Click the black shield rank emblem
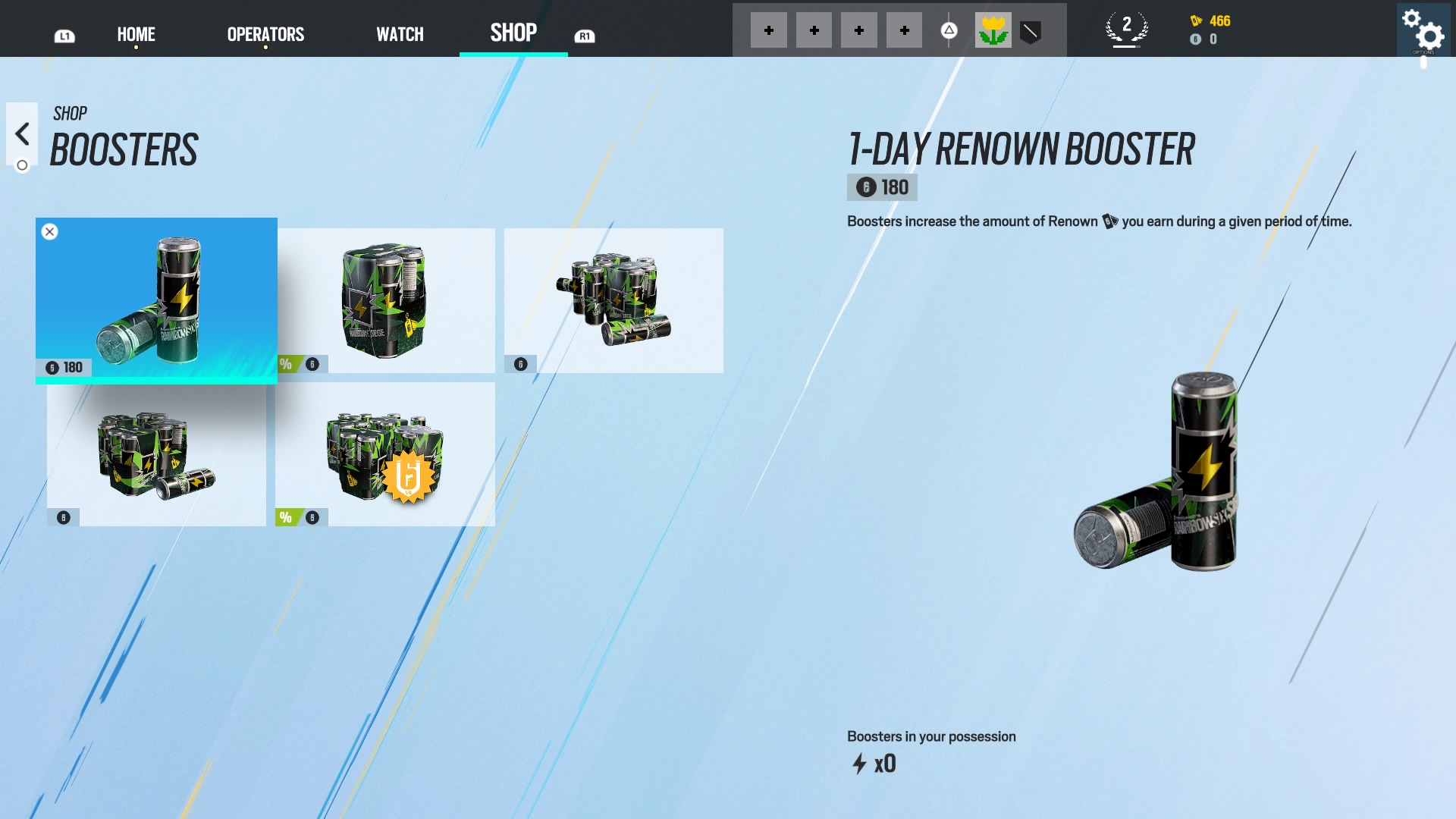The image size is (1456, 819). (1030, 31)
